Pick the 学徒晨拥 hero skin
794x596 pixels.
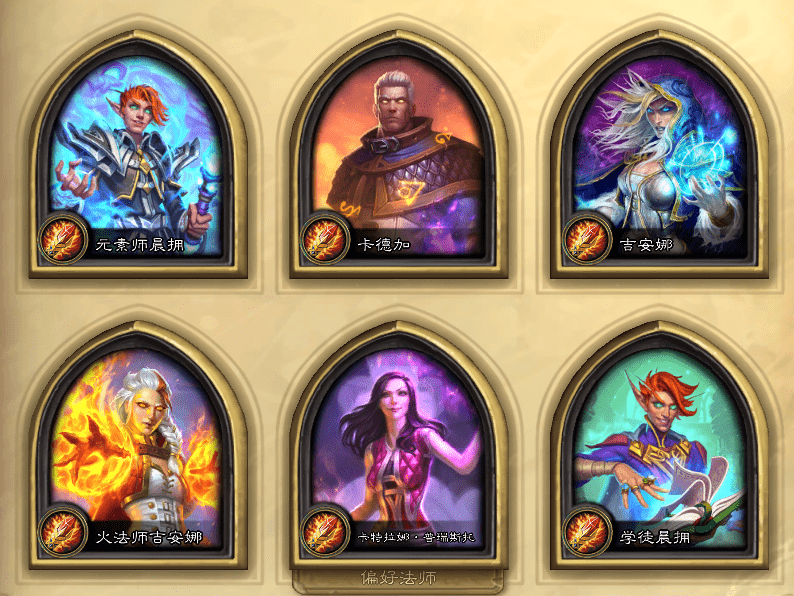click(x=659, y=443)
